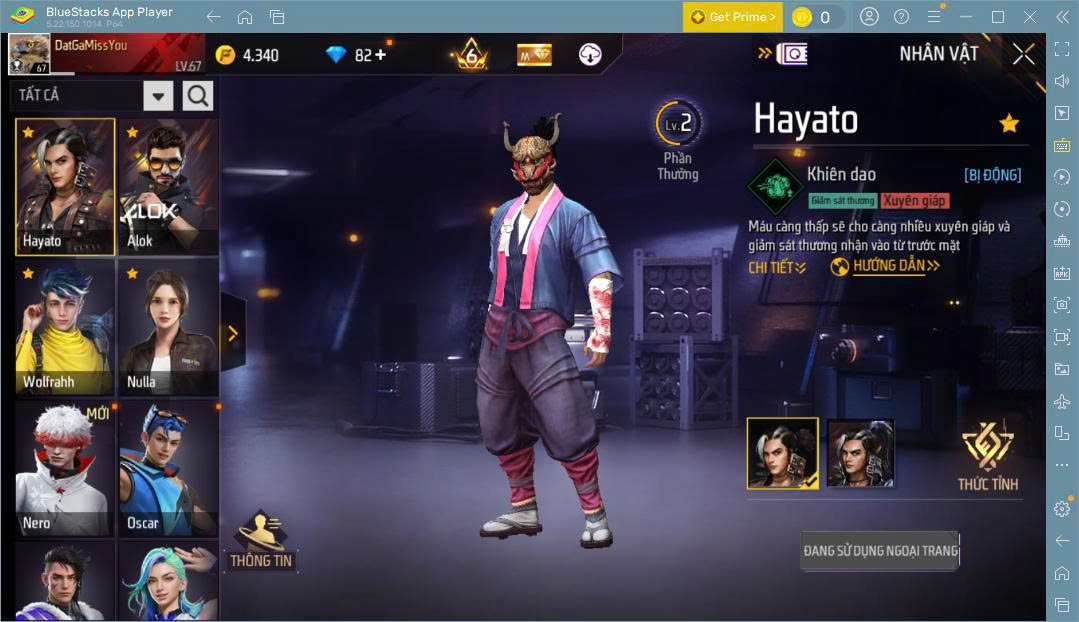Click the THỨC TỈNH awakening button
The height and width of the screenshot is (622, 1079).
tap(988, 457)
